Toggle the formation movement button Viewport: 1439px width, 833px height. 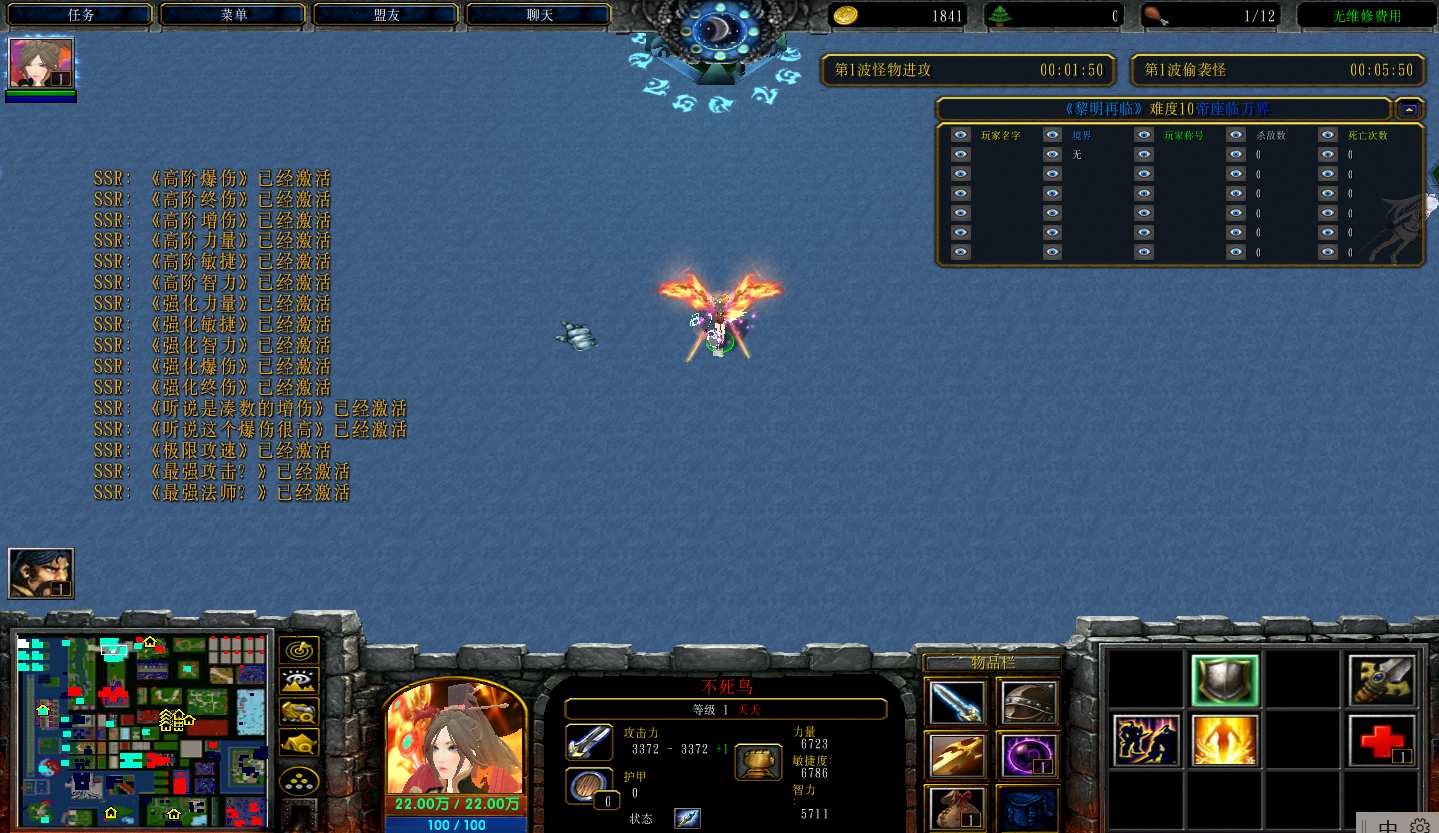coord(298,781)
